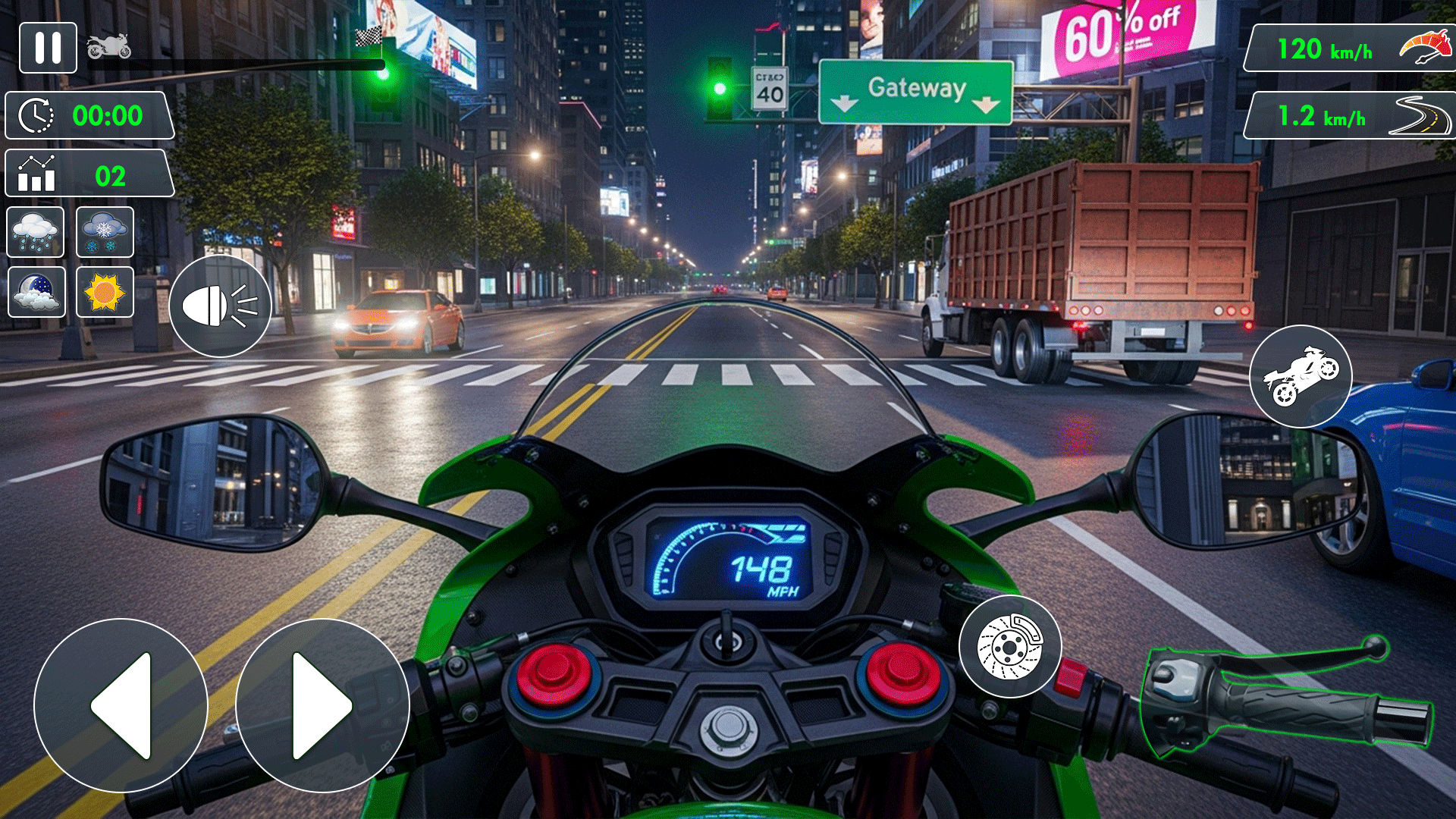
Task: Pause the race
Action: click(x=48, y=48)
